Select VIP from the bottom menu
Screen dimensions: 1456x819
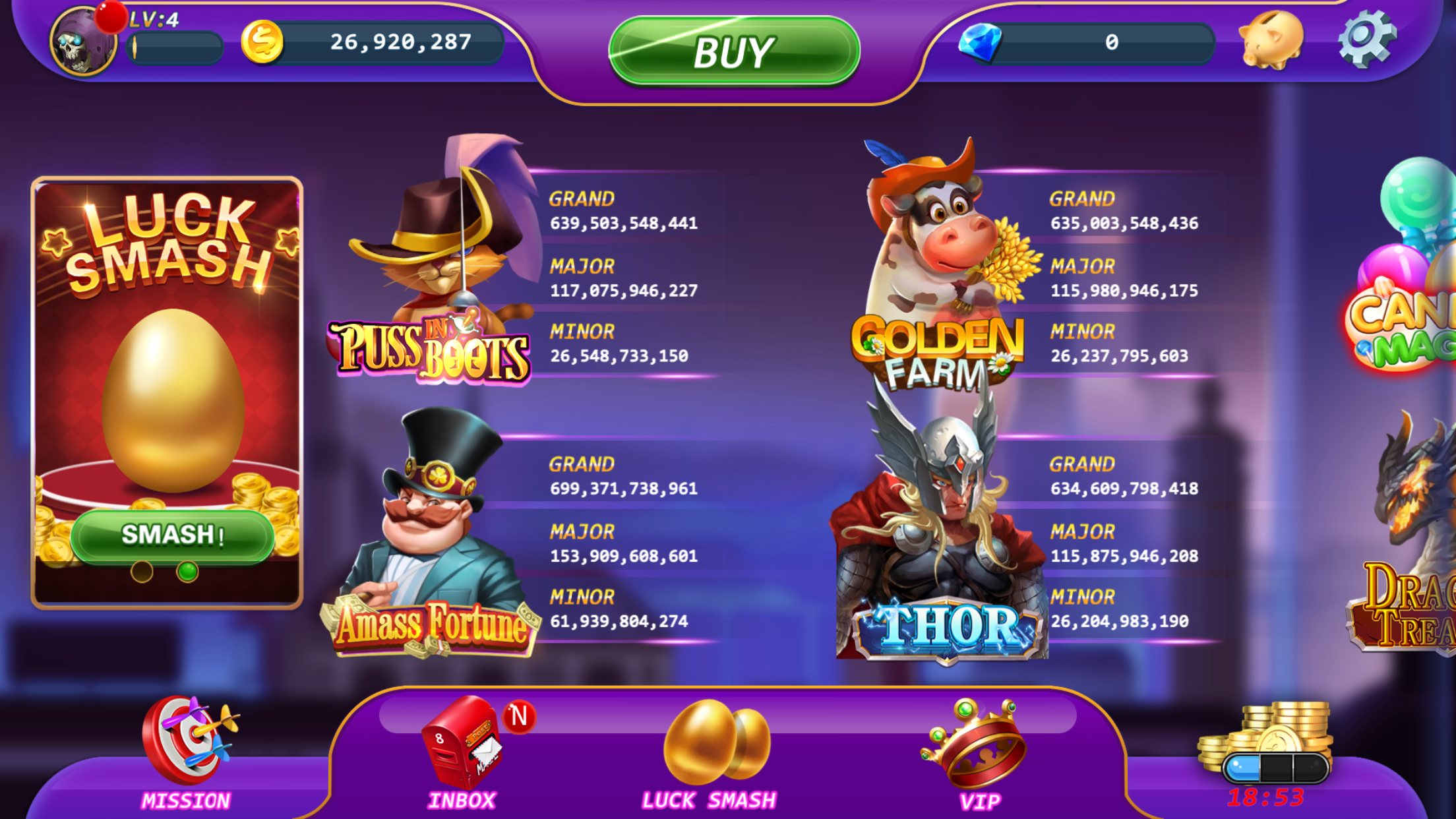coord(980,800)
